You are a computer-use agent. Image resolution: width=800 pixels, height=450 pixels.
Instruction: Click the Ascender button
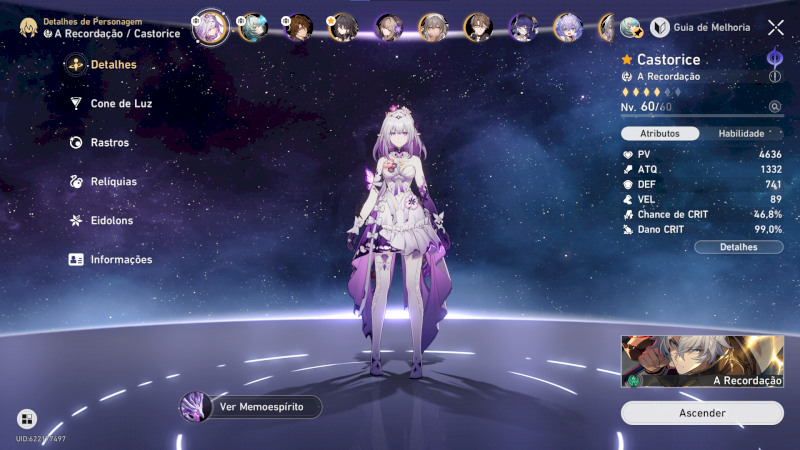pos(702,413)
